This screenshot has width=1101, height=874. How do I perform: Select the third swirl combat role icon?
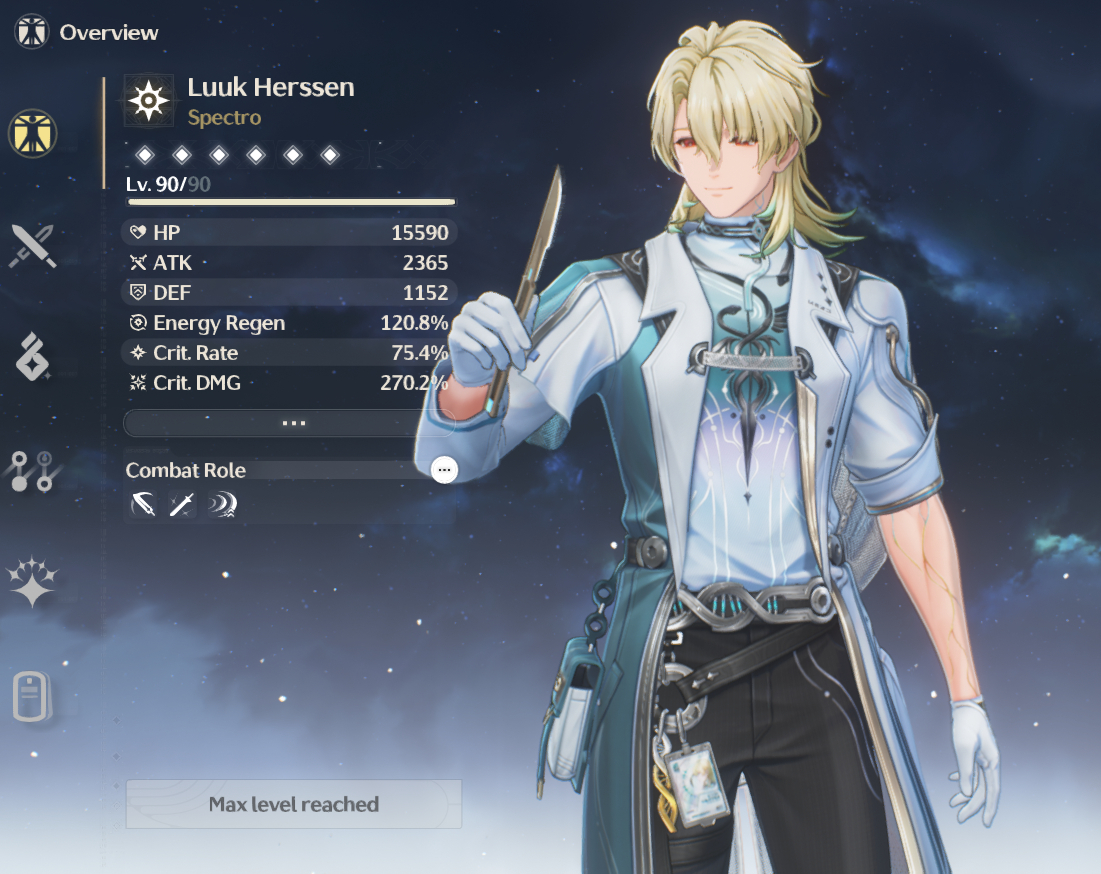[x=220, y=506]
